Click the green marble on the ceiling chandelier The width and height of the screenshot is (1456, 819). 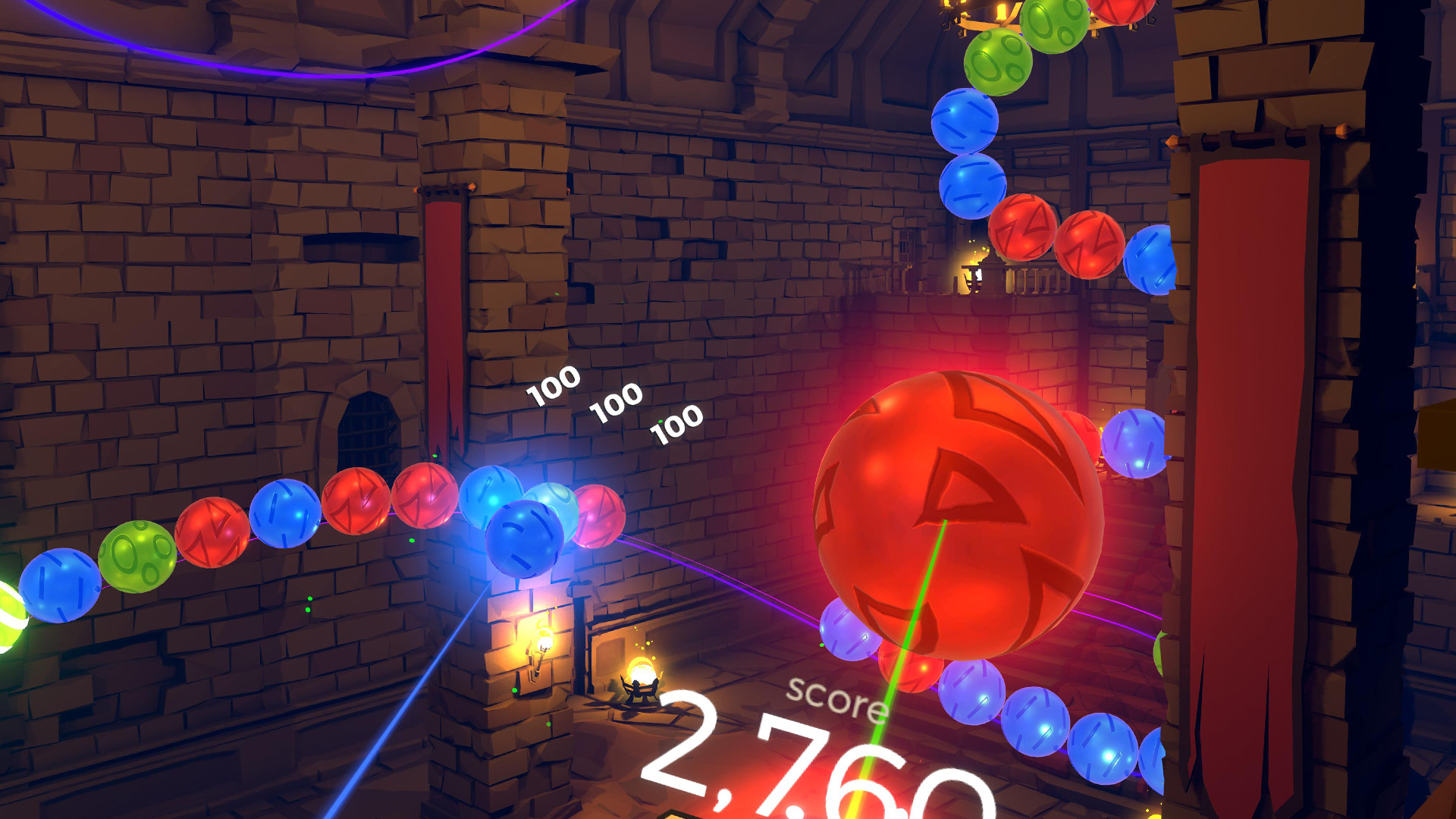point(997,57)
